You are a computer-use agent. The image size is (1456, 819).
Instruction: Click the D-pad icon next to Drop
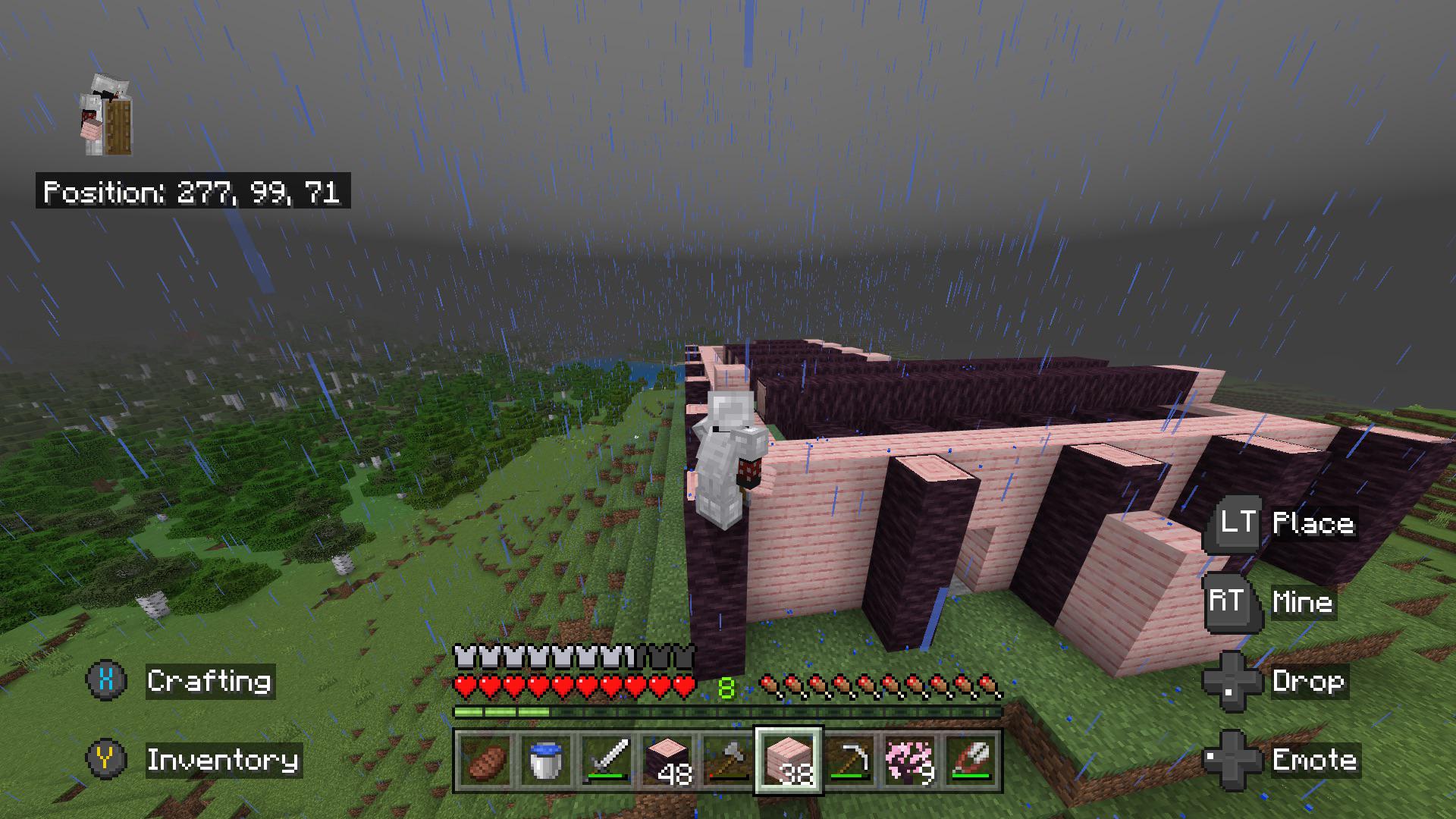coord(1232,681)
